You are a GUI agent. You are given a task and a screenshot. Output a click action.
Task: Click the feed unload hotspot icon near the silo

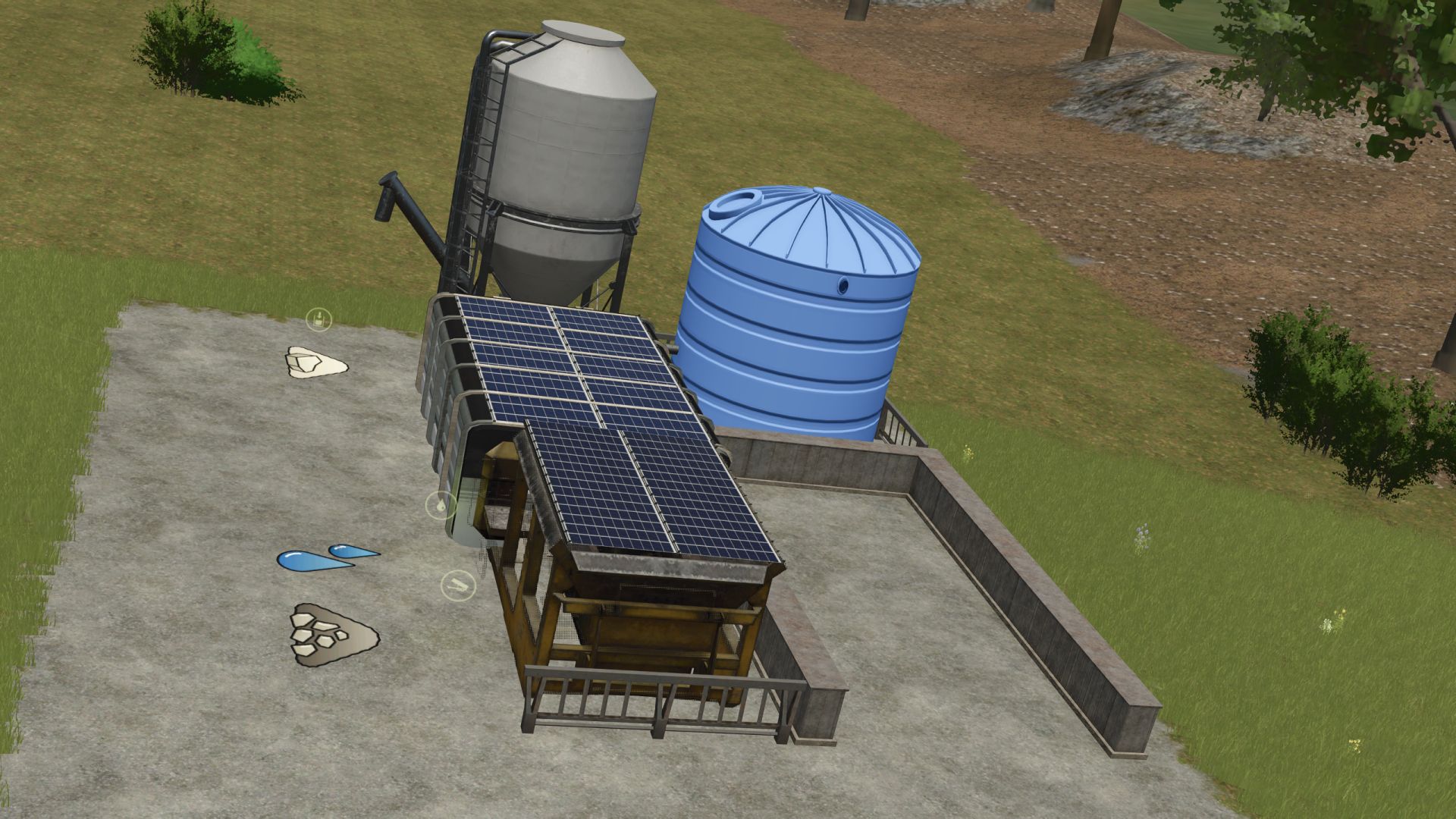pos(318,318)
